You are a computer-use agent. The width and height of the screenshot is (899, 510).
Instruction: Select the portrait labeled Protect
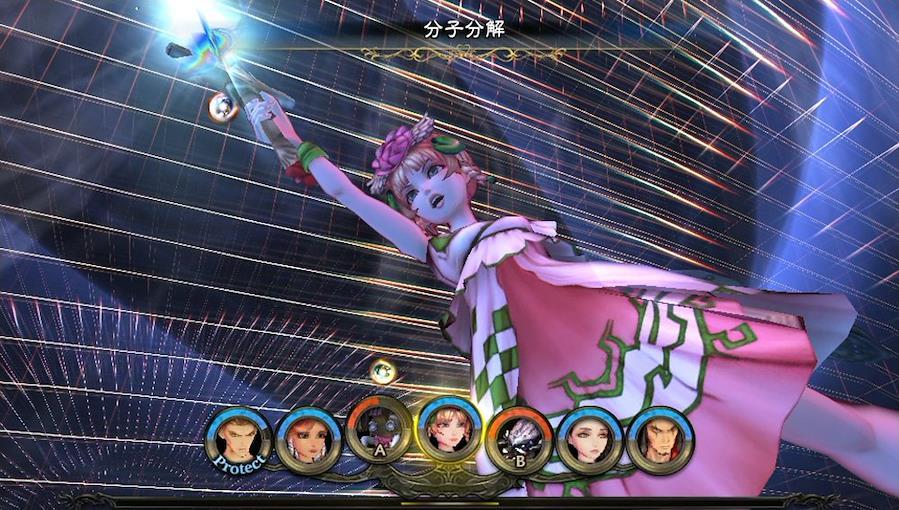pos(239,440)
